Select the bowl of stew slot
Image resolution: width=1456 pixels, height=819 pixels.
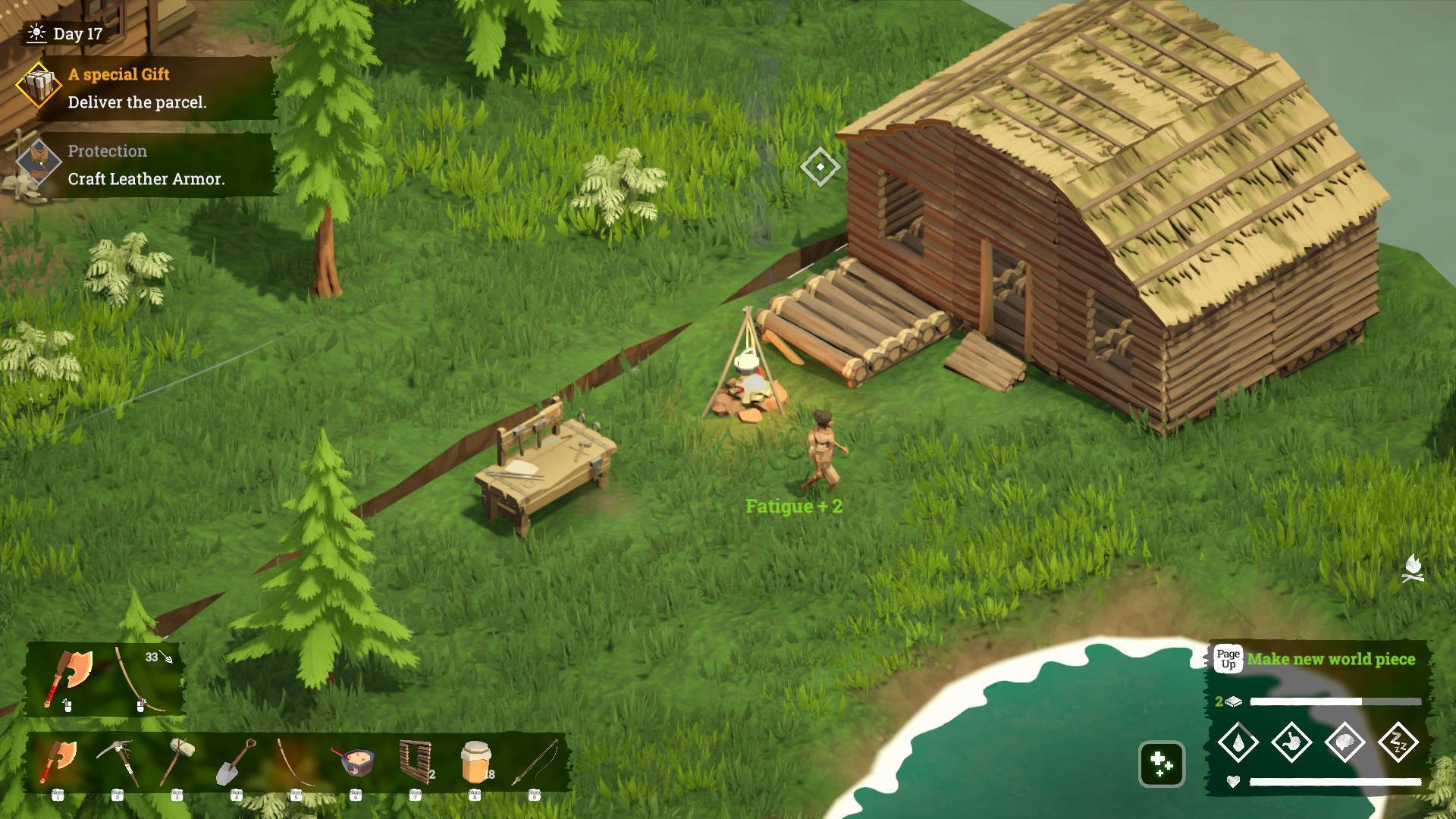click(x=355, y=762)
